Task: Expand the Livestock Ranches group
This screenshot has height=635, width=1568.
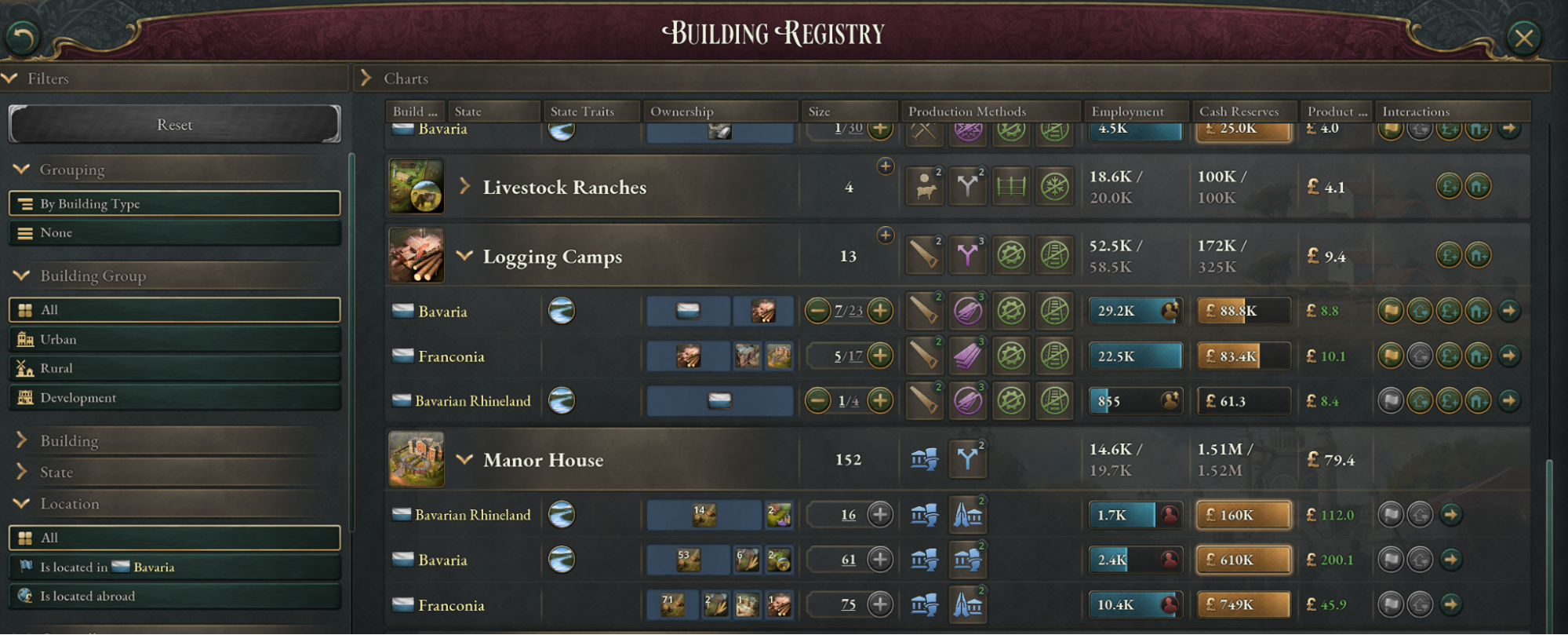Action: (x=465, y=187)
